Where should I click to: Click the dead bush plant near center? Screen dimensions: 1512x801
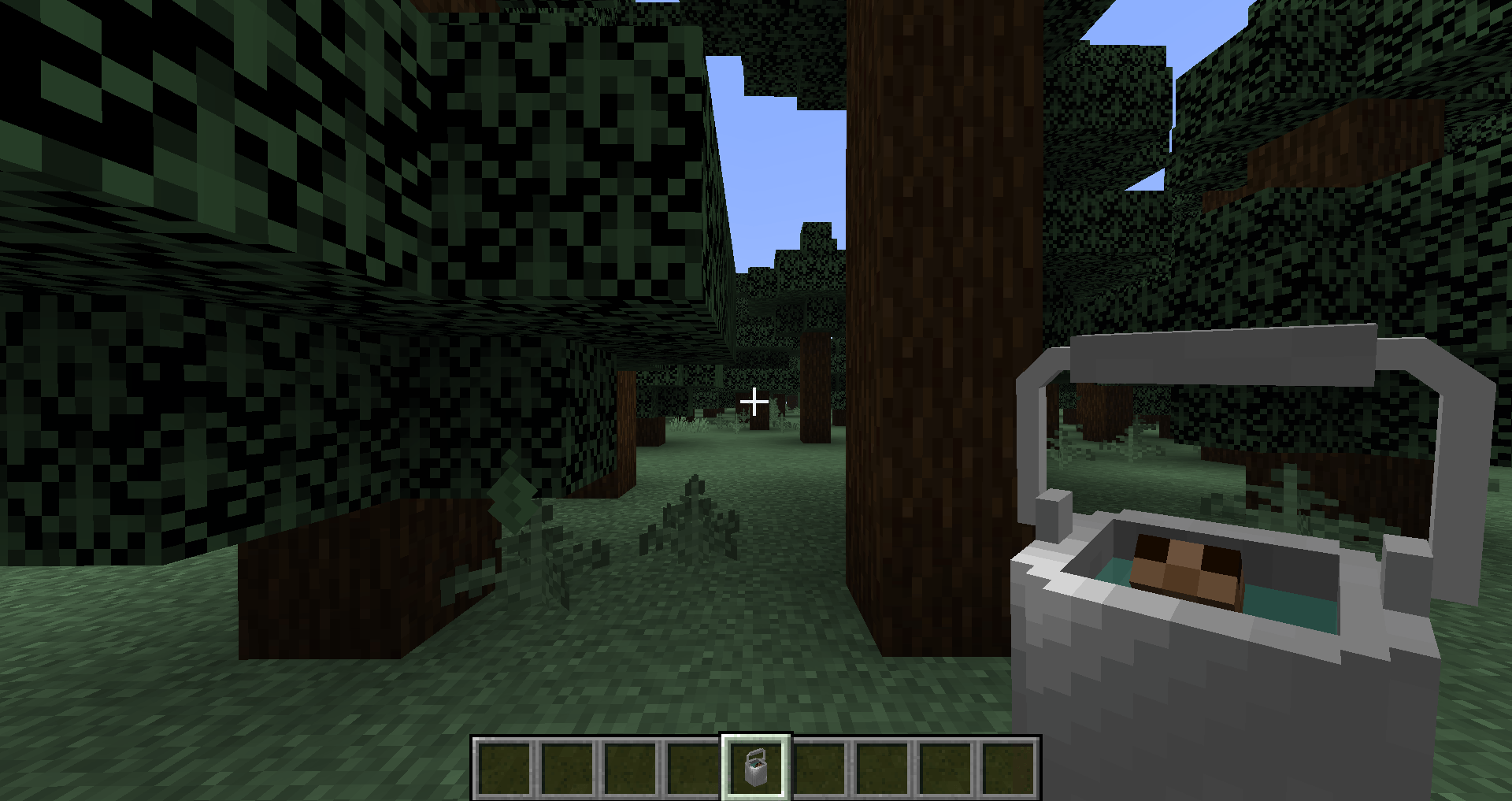693,520
